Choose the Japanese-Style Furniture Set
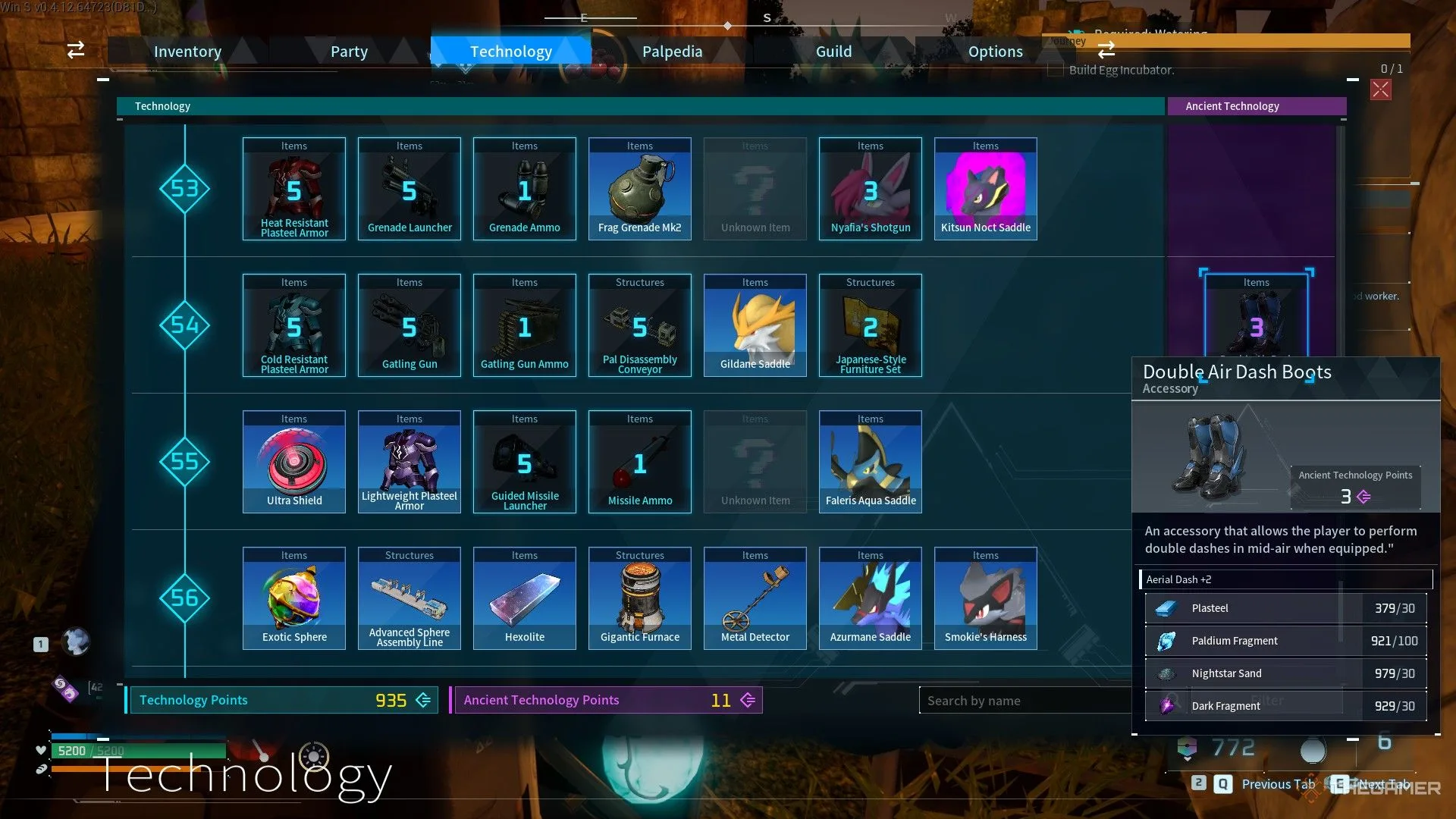Screen dimensions: 1456x819 [871, 325]
